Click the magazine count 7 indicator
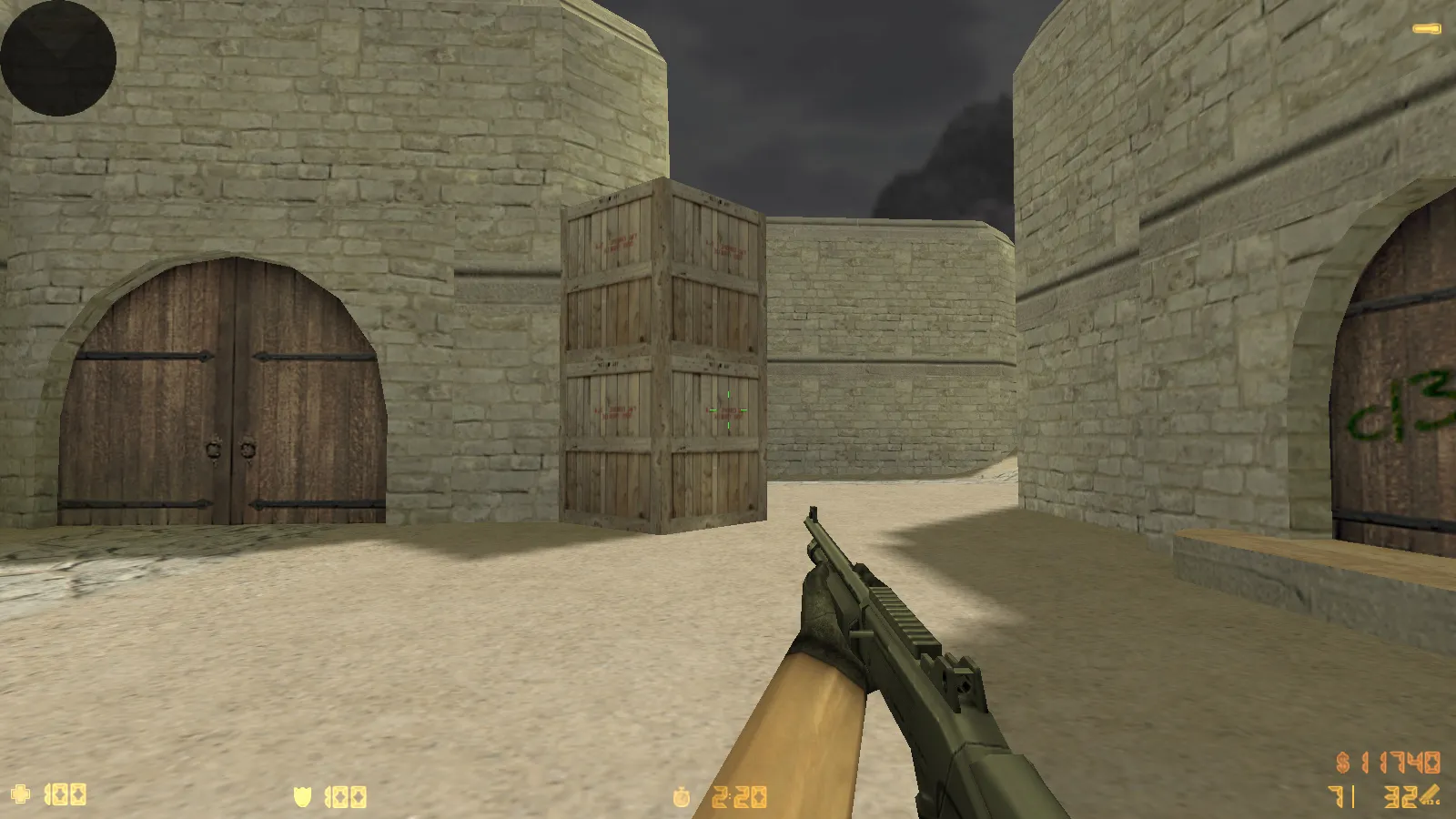This screenshot has width=1456, height=819. [x=1338, y=796]
